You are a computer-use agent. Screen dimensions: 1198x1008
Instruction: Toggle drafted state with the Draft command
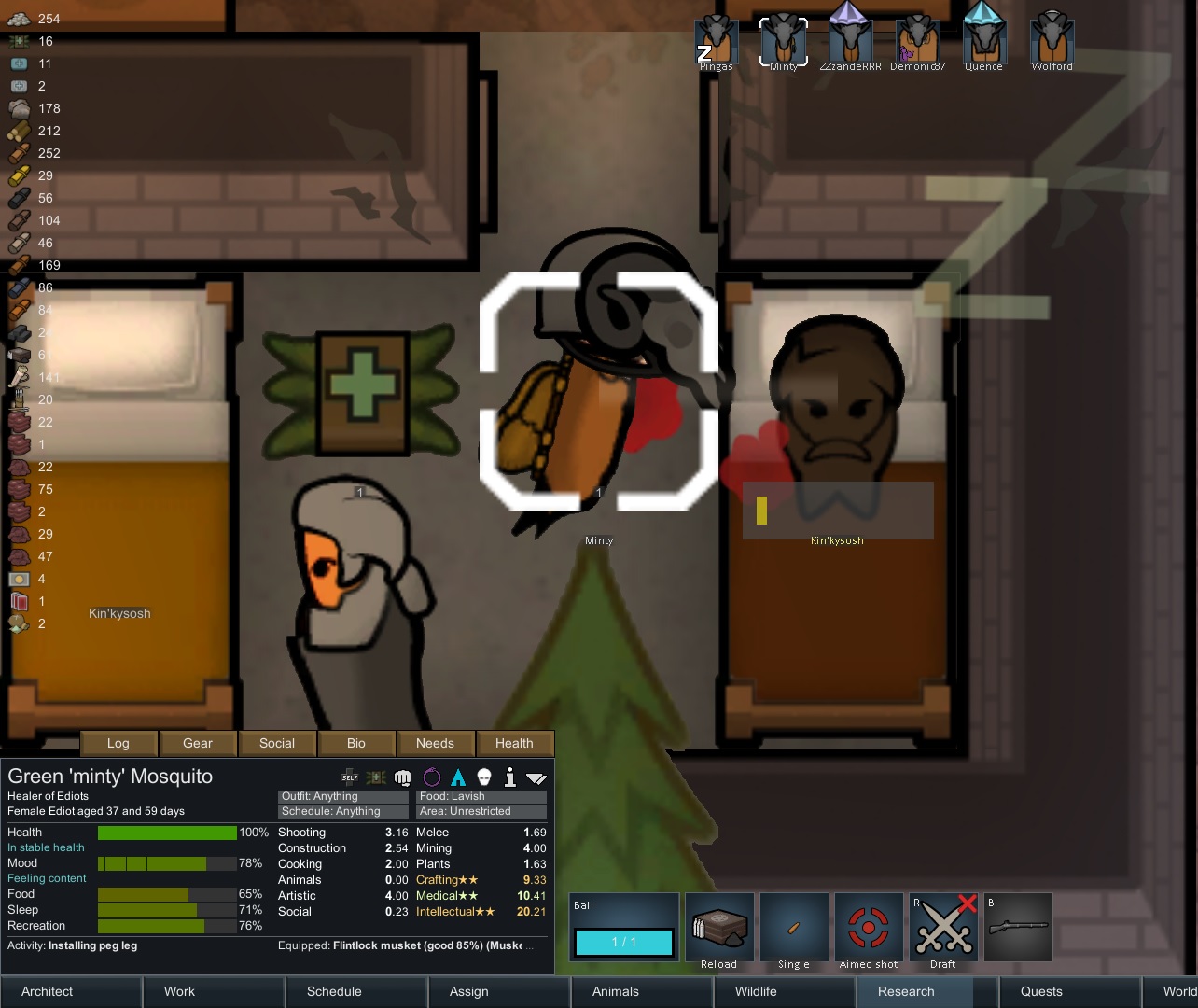point(942,926)
